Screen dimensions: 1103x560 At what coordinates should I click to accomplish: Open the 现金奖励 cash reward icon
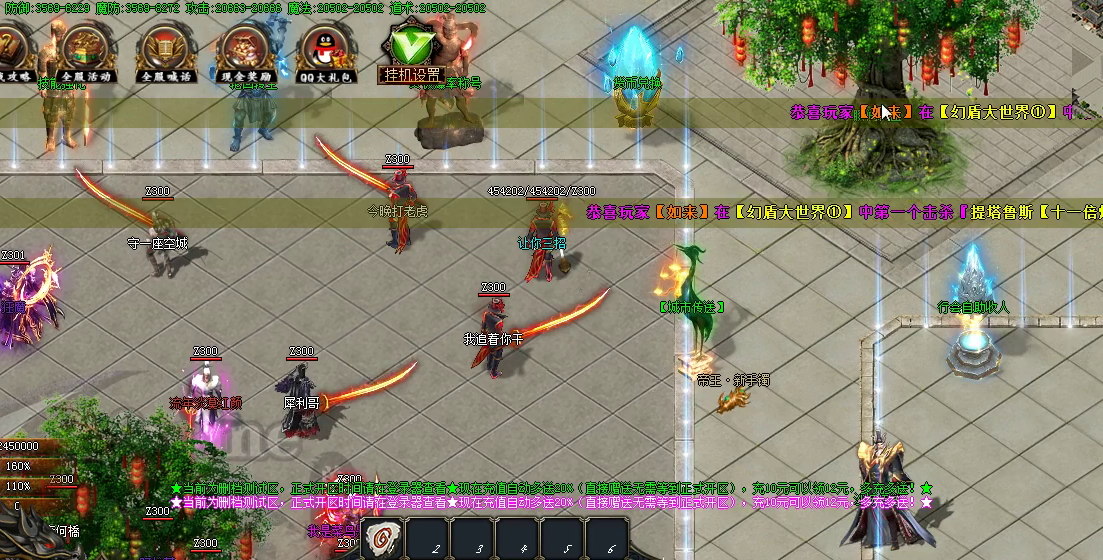coord(245,51)
